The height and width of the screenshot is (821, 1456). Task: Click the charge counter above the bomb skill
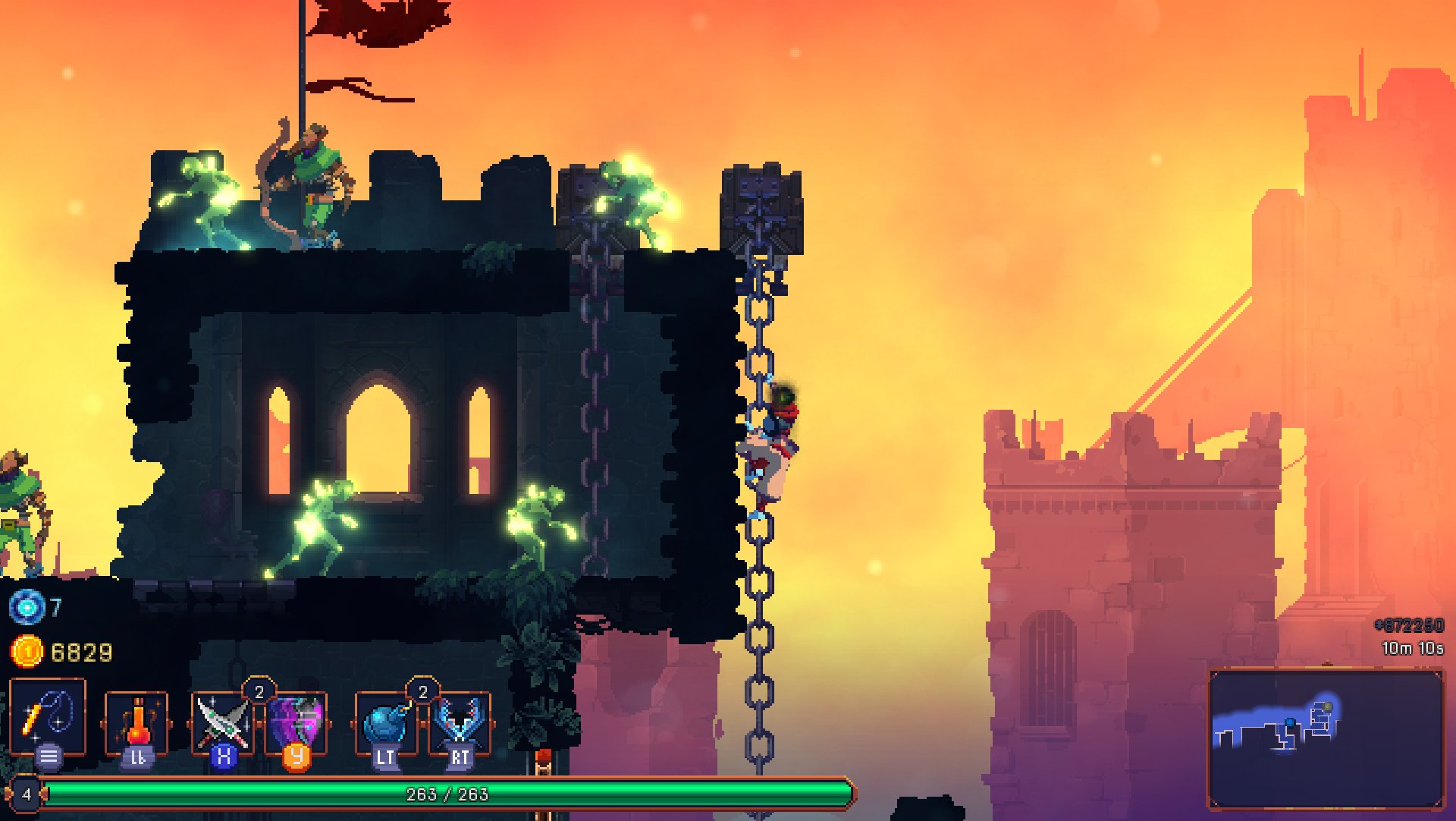[x=422, y=692]
